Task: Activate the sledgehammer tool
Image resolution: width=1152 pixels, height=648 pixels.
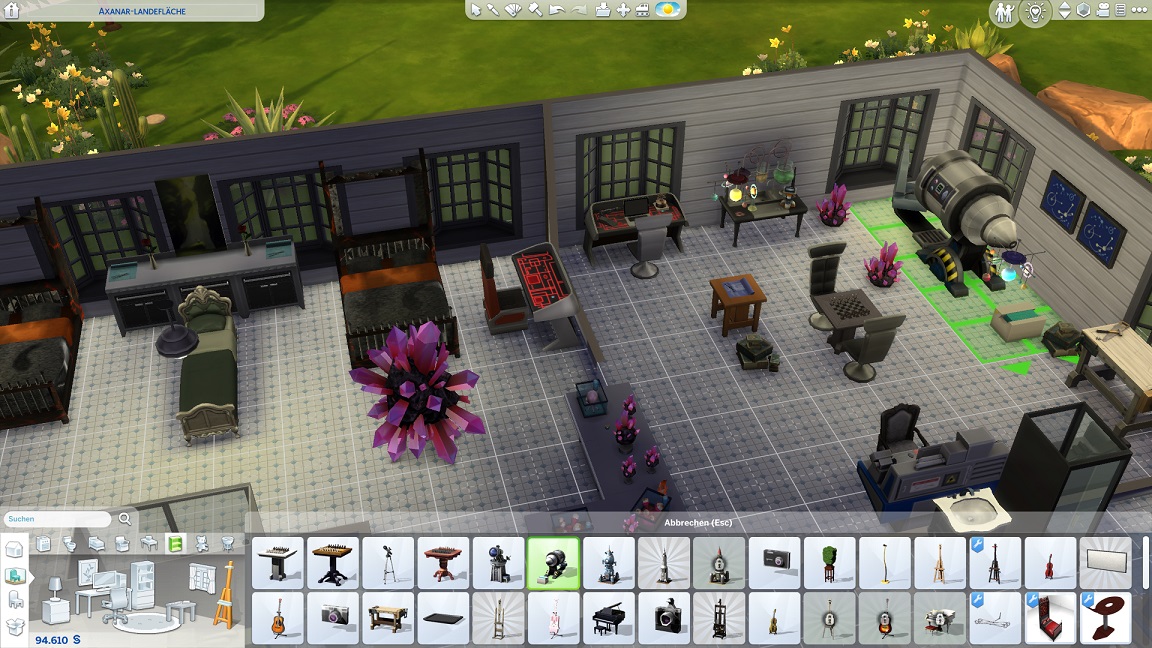Action: click(x=534, y=10)
